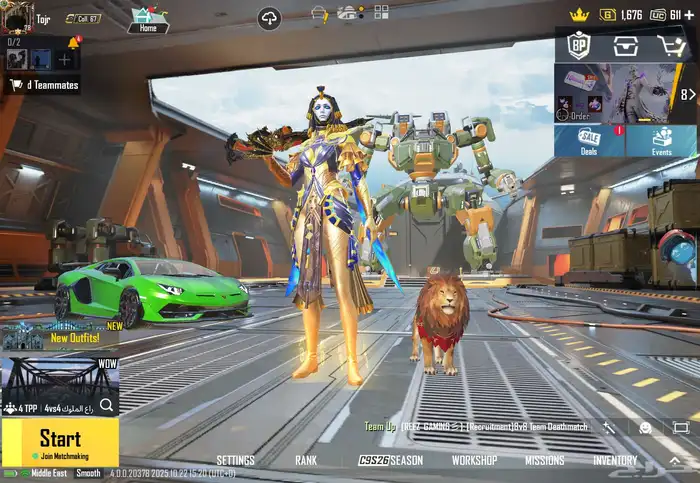Add UC using the plus button
The image size is (700, 483).
(690, 15)
